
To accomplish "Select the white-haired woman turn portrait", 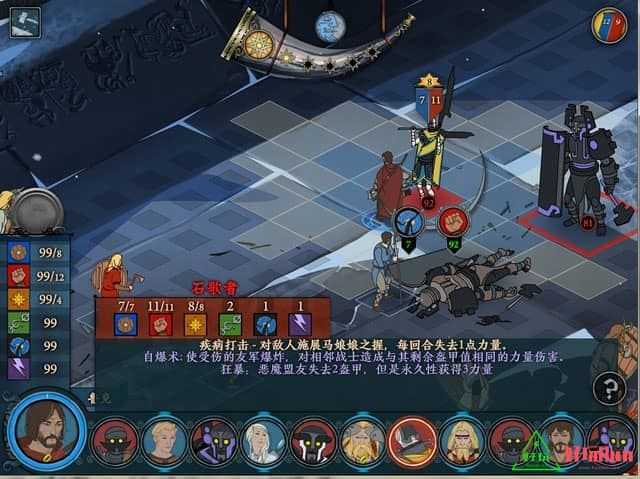I will click(x=264, y=441).
